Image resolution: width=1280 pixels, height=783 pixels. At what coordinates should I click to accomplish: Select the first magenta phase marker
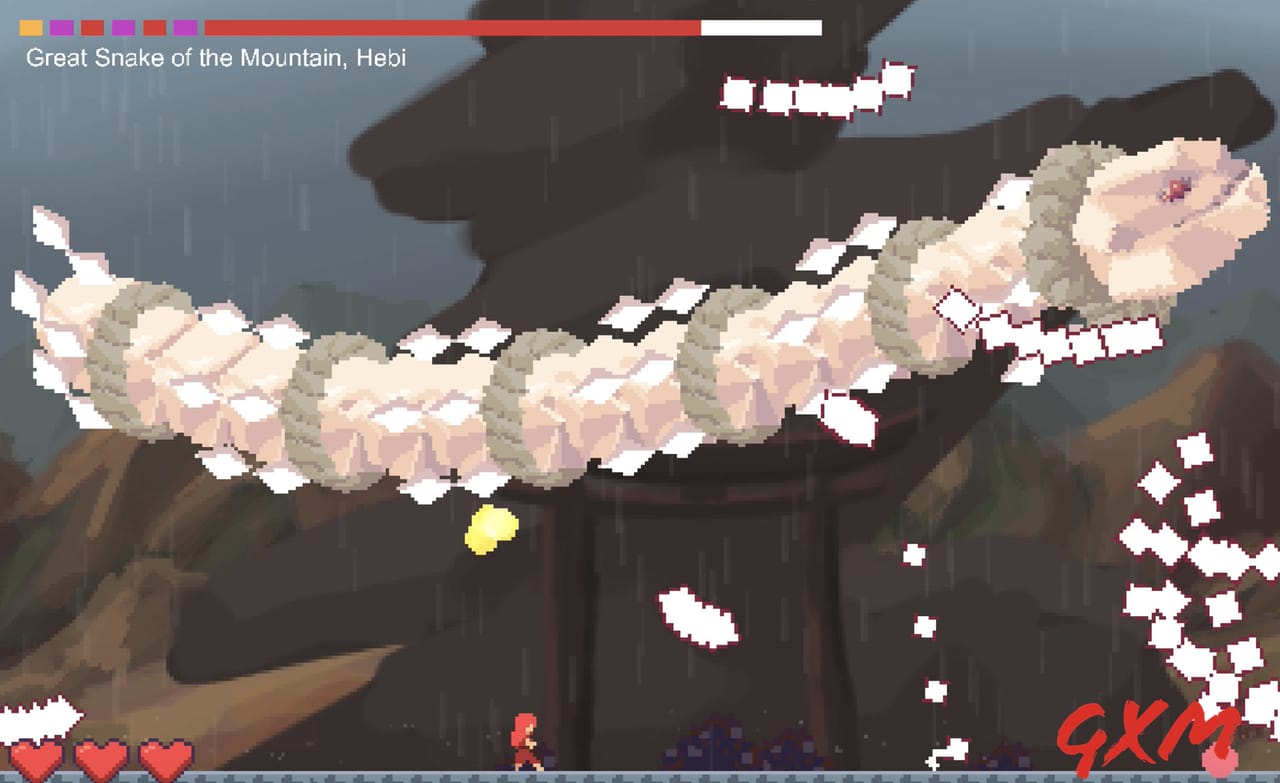pos(61,27)
